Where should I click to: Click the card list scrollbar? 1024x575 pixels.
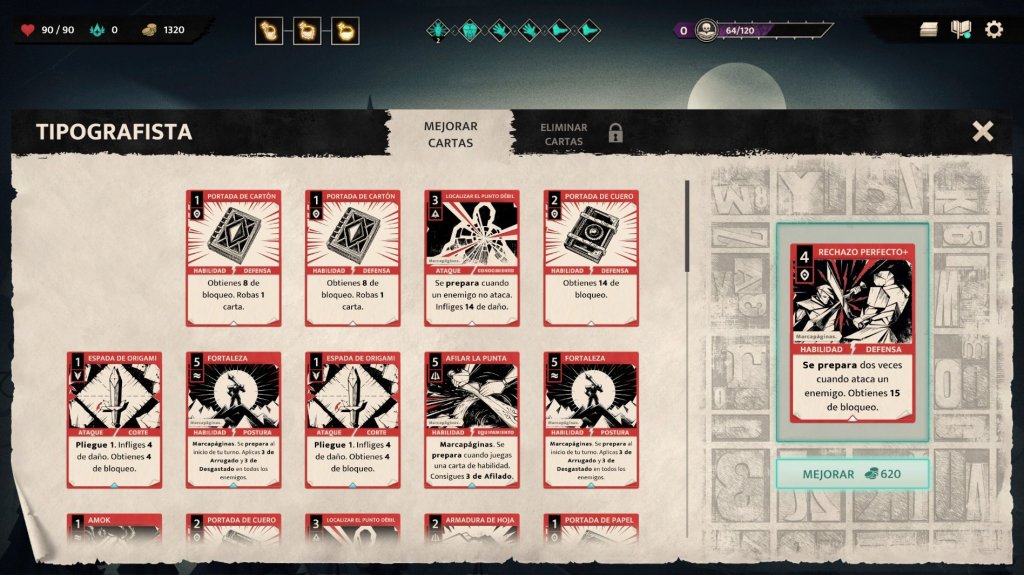tap(686, 225)
